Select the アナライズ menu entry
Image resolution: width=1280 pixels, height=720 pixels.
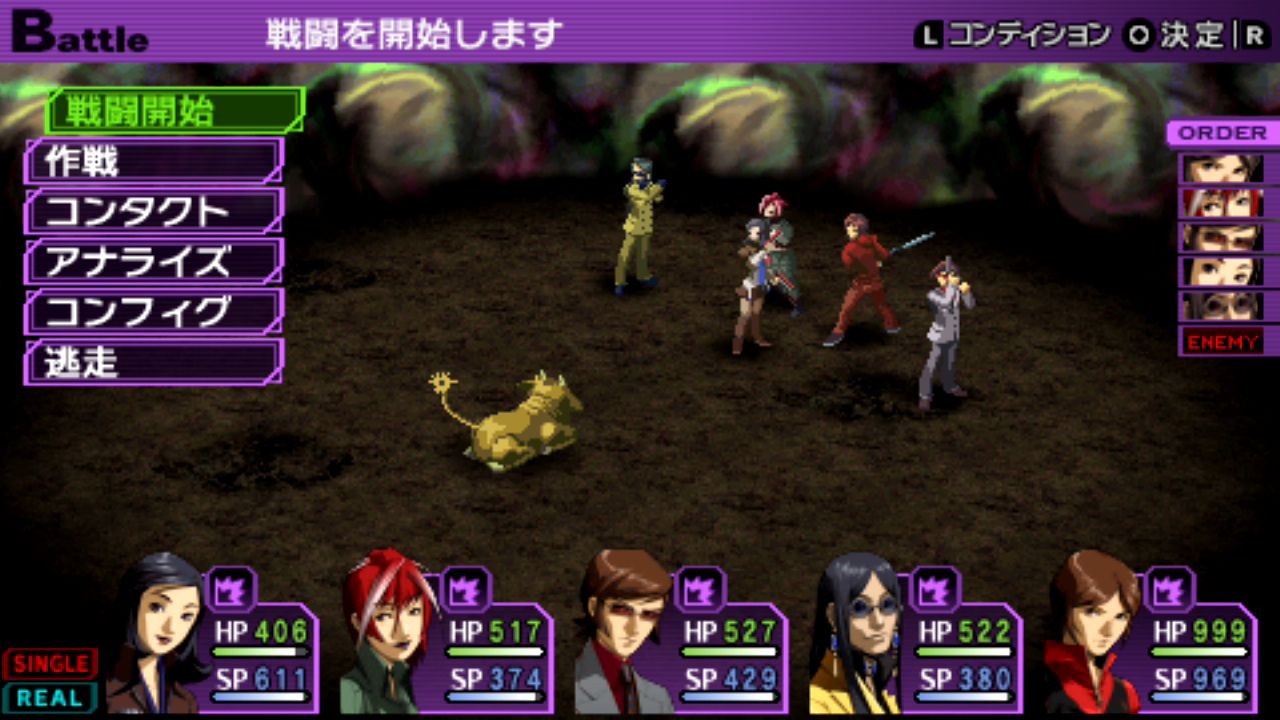coord(154,261)
